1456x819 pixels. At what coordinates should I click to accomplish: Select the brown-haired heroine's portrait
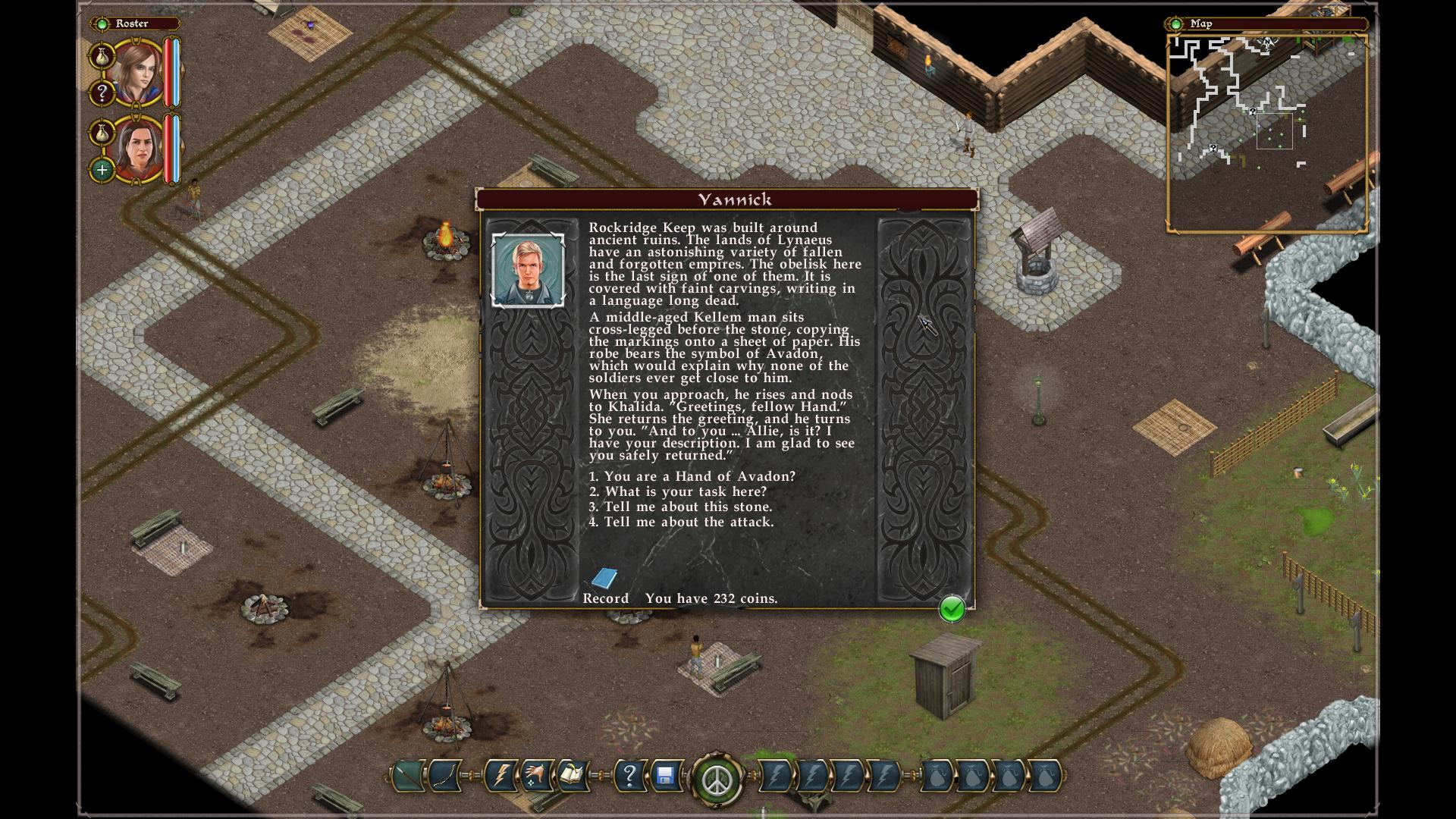(137, 74)
